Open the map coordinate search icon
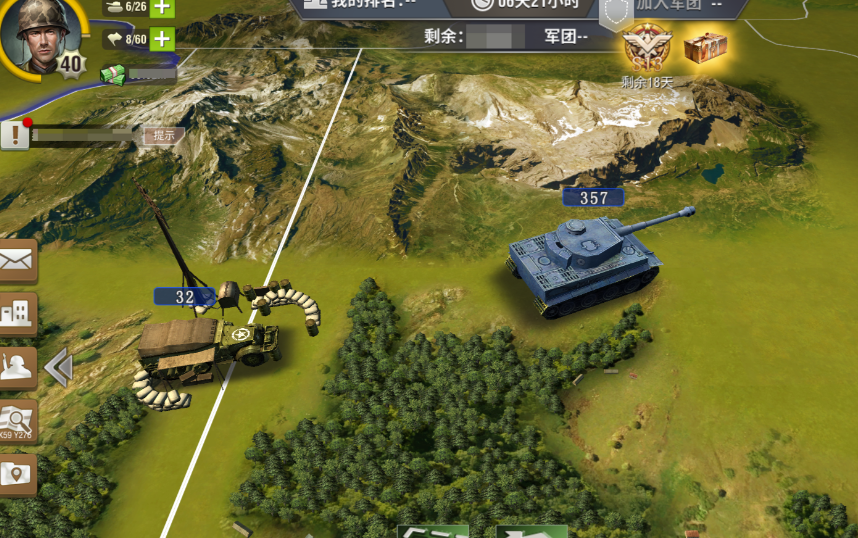The width and height of the screenshot is (858, 538). click(18, 422)
